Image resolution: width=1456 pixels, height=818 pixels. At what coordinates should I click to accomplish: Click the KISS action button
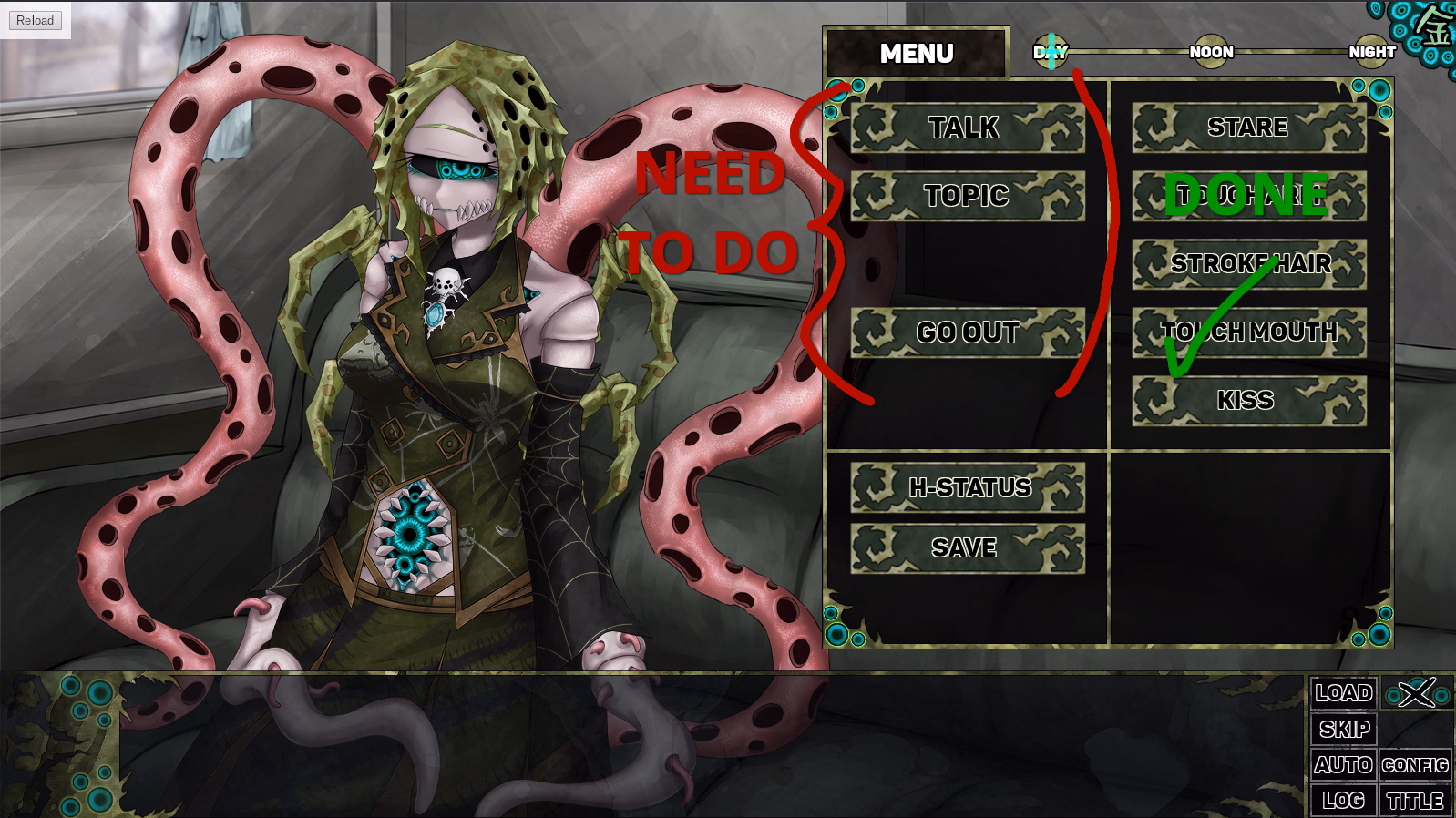tap(1248, 401)
